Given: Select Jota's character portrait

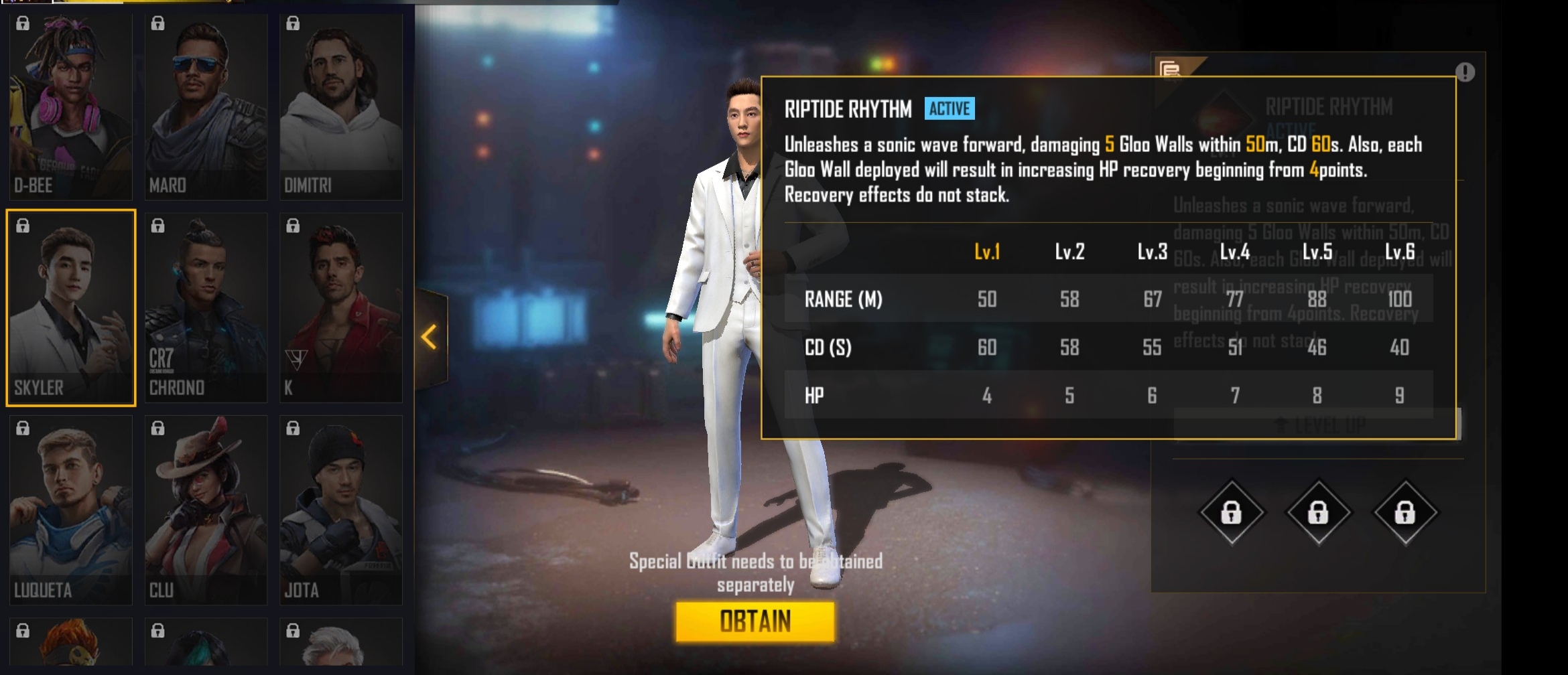Looking at the screenshot, I should click(342, 510).
